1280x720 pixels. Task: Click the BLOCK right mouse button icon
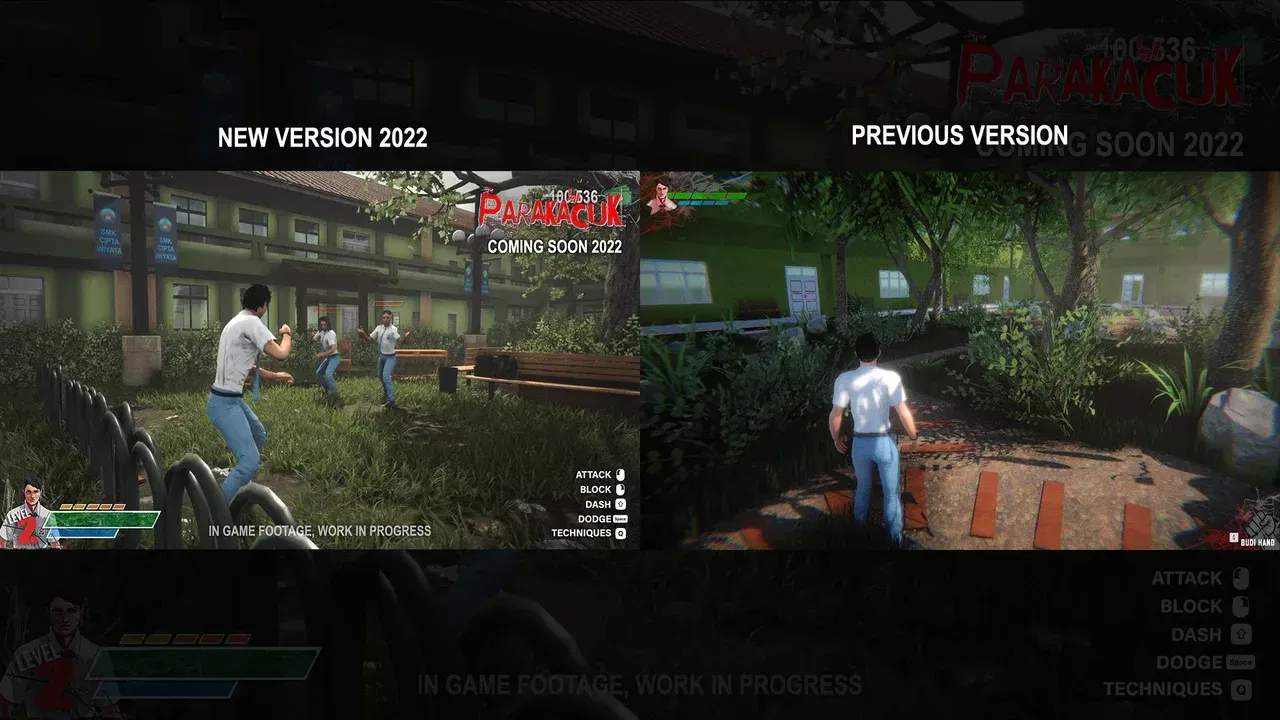(621, 489)
